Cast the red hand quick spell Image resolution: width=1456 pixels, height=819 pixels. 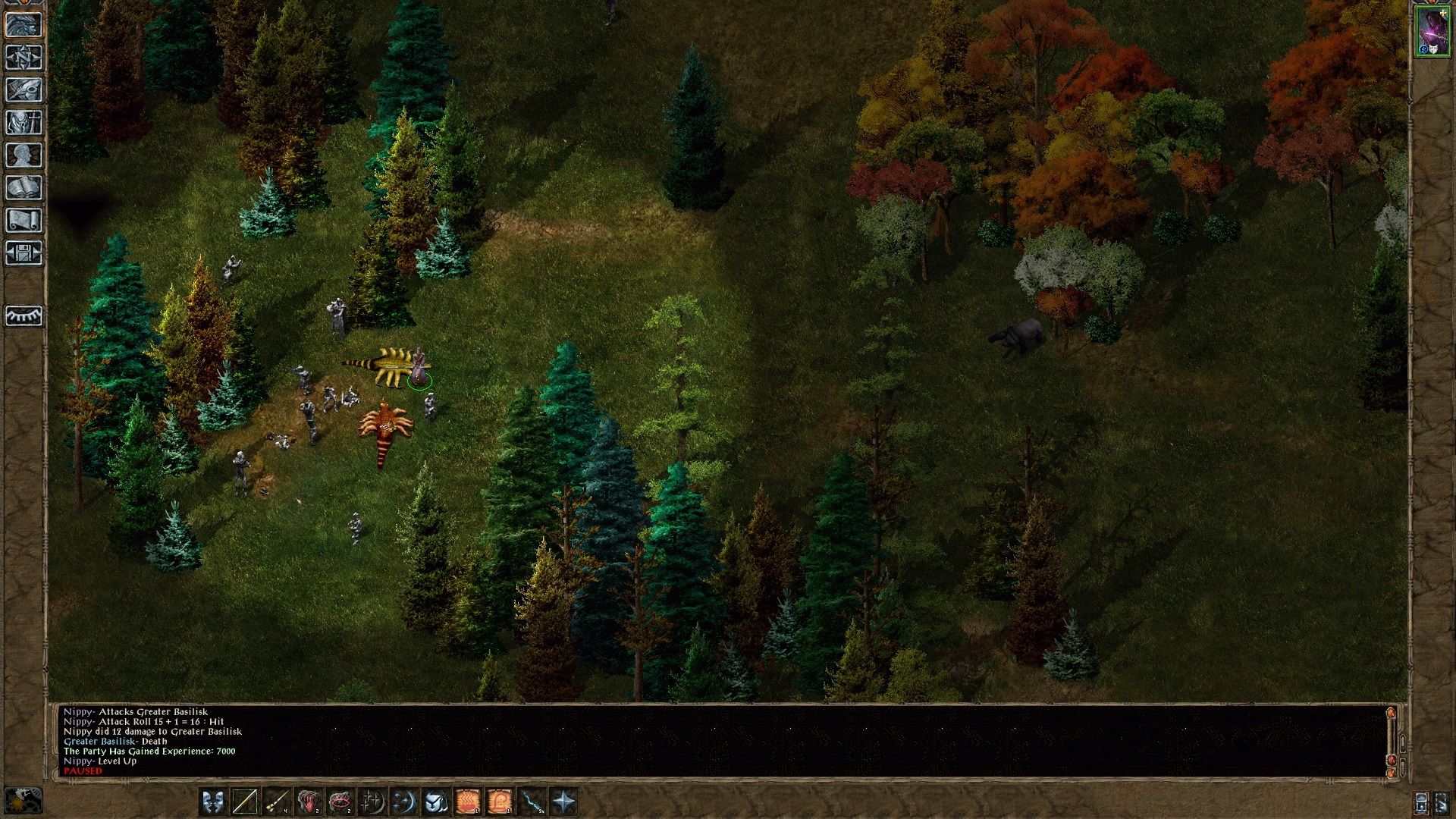308,802
